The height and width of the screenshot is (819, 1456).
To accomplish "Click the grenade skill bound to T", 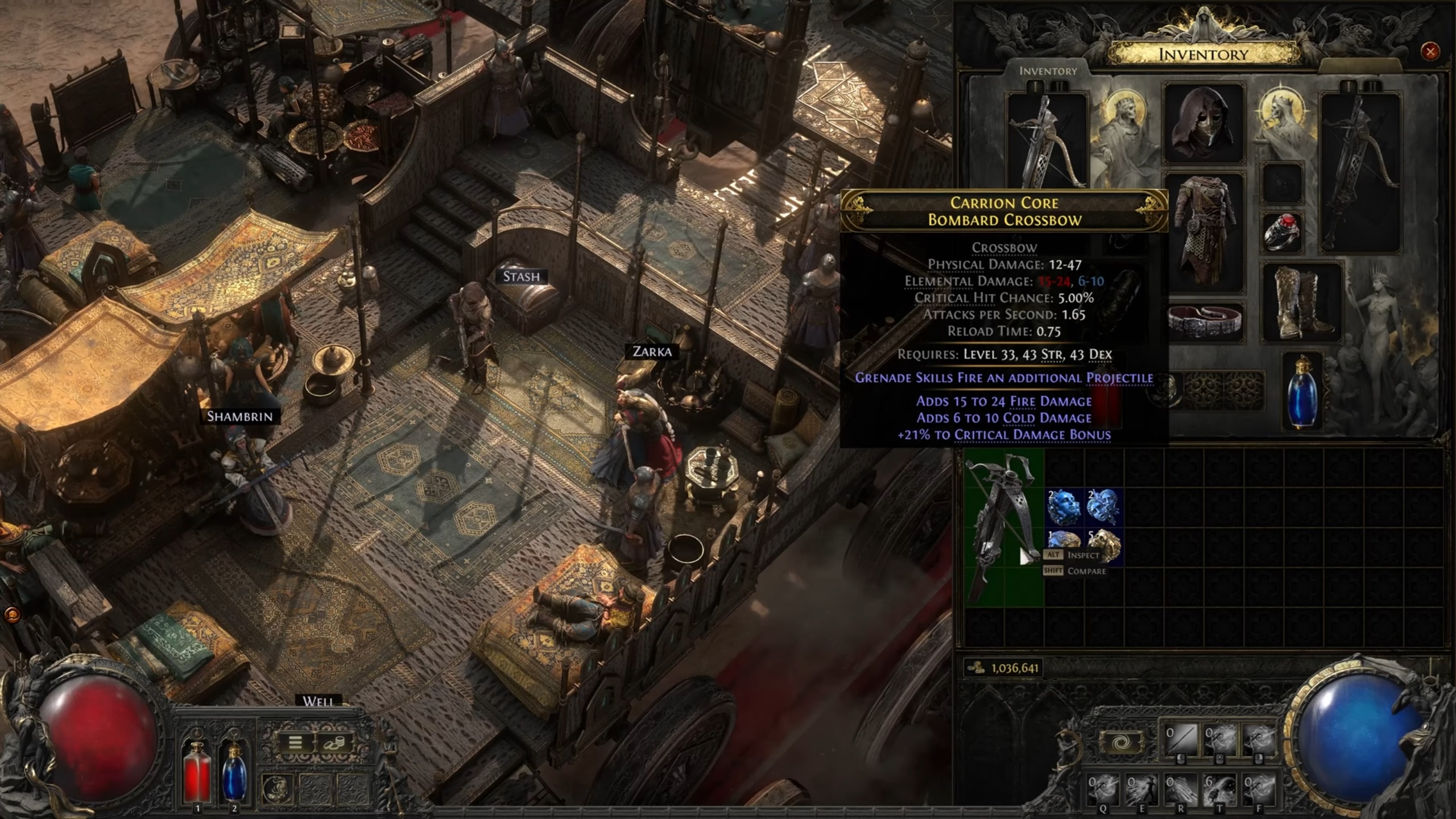I will coord(1218,791).
